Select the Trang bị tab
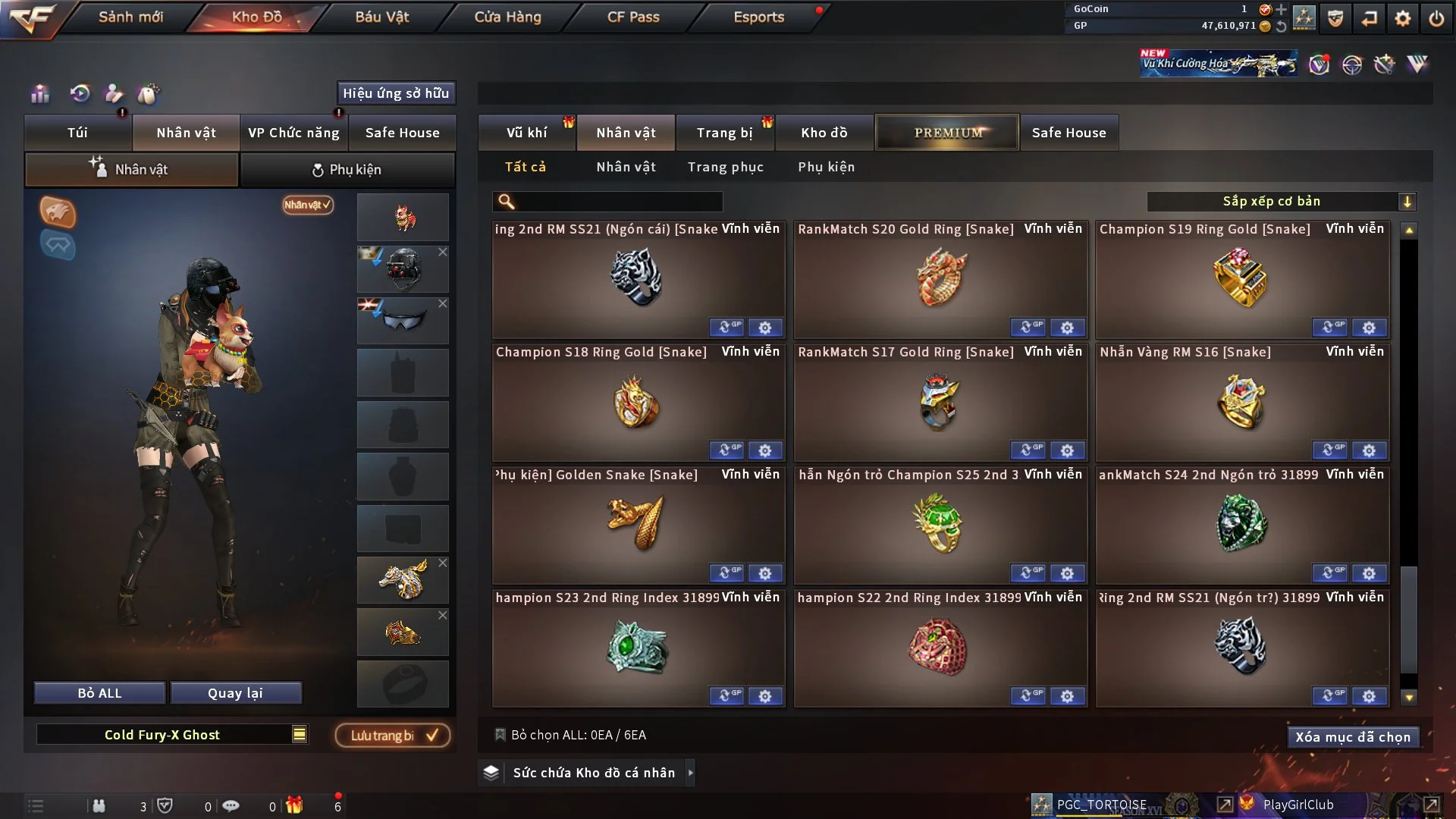Viewport: 1456px width, 819px height. pyautogui.click(x=724, y=133)
